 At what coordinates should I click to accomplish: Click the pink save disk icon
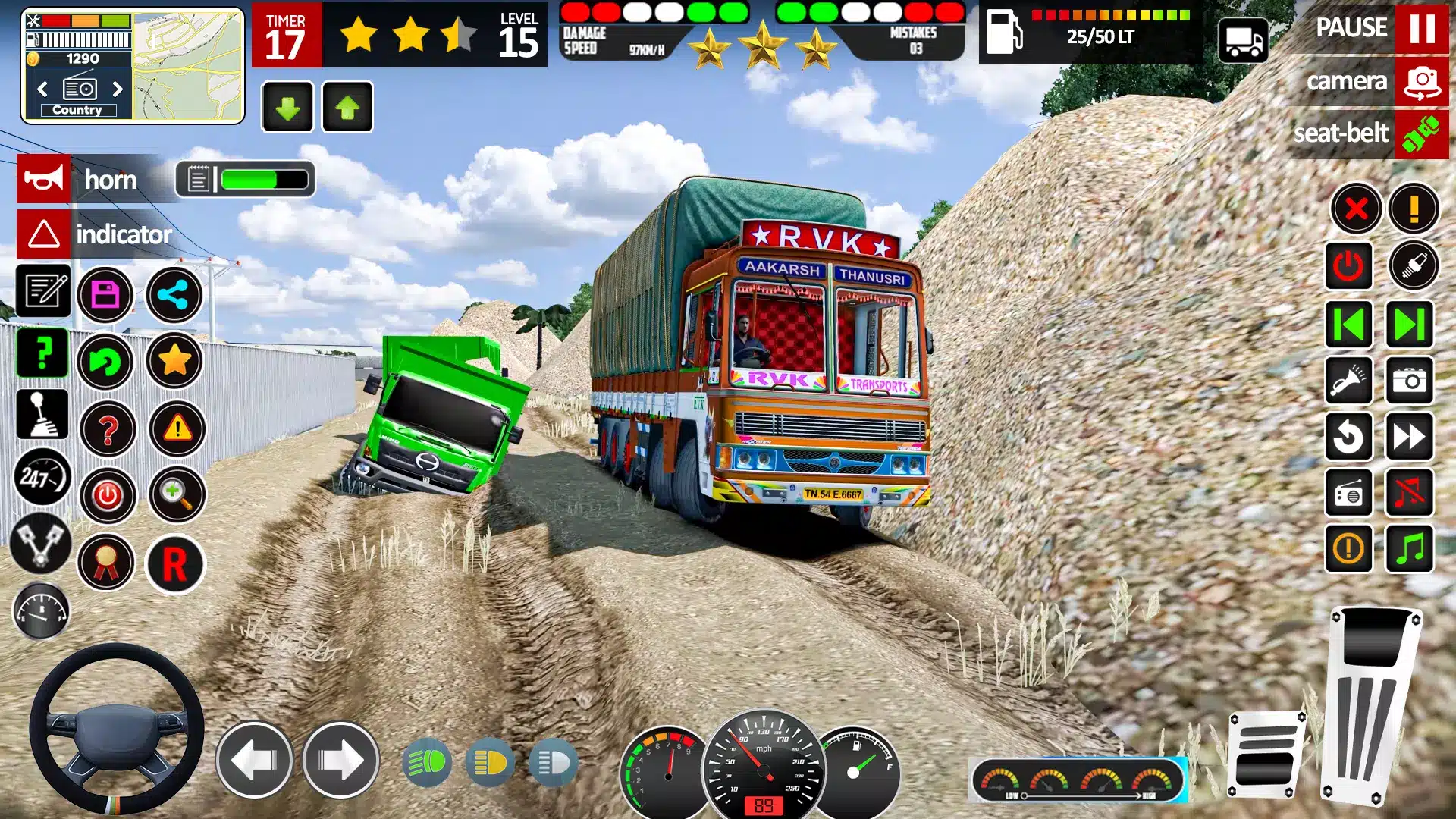(x=105, y=294)
